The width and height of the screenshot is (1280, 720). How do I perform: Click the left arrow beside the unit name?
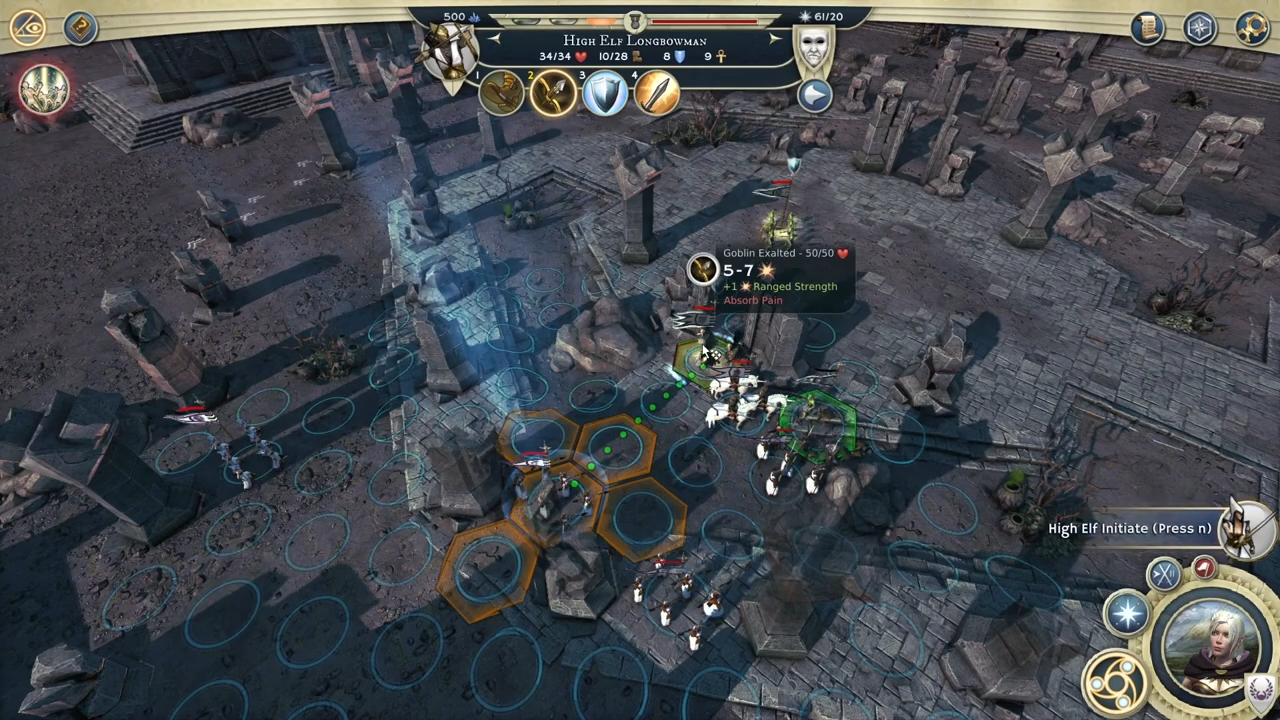coord(495,38)
